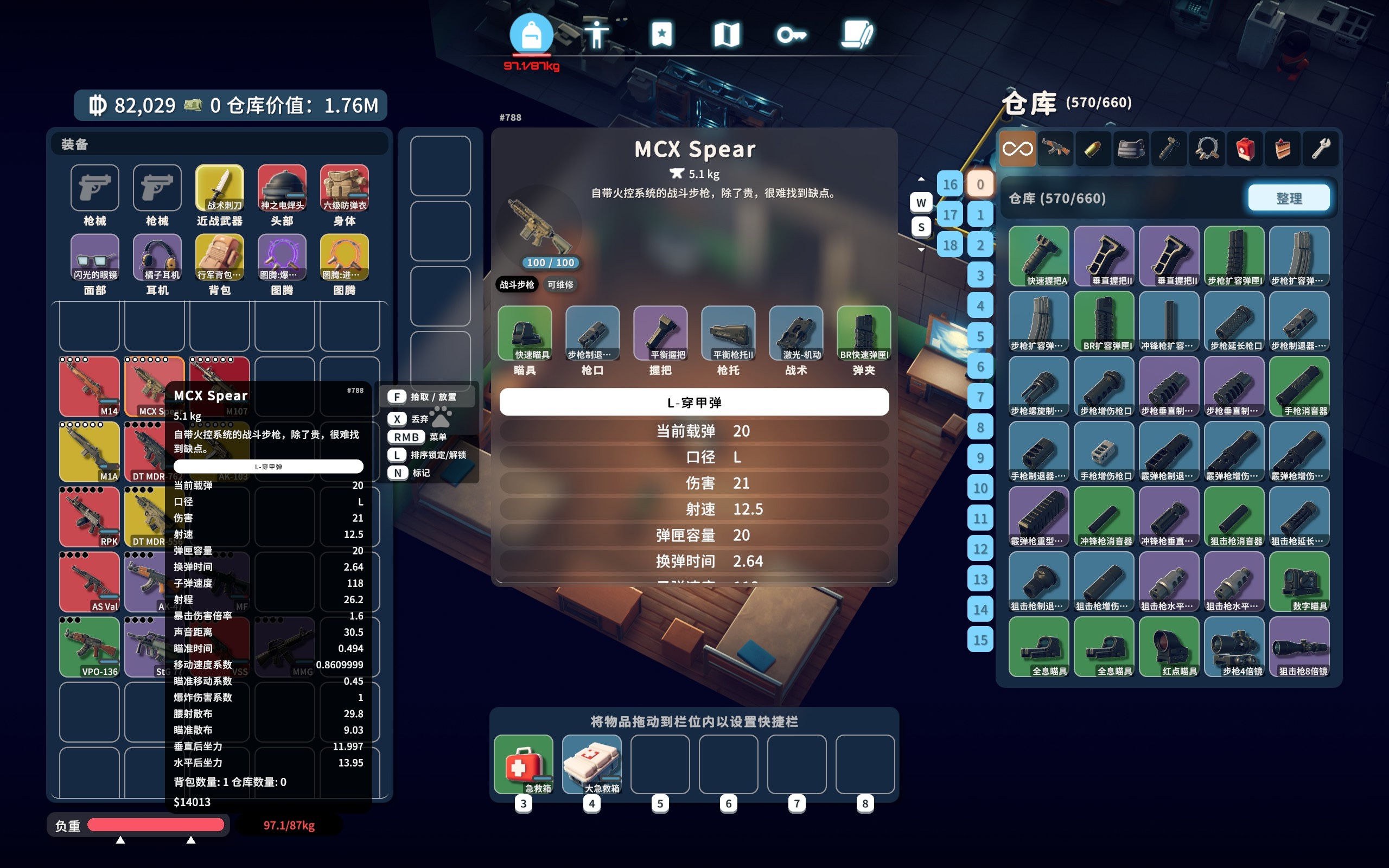Select warehouse page 5
Screen dimensions: 1389x868
(x=980, y=336)
